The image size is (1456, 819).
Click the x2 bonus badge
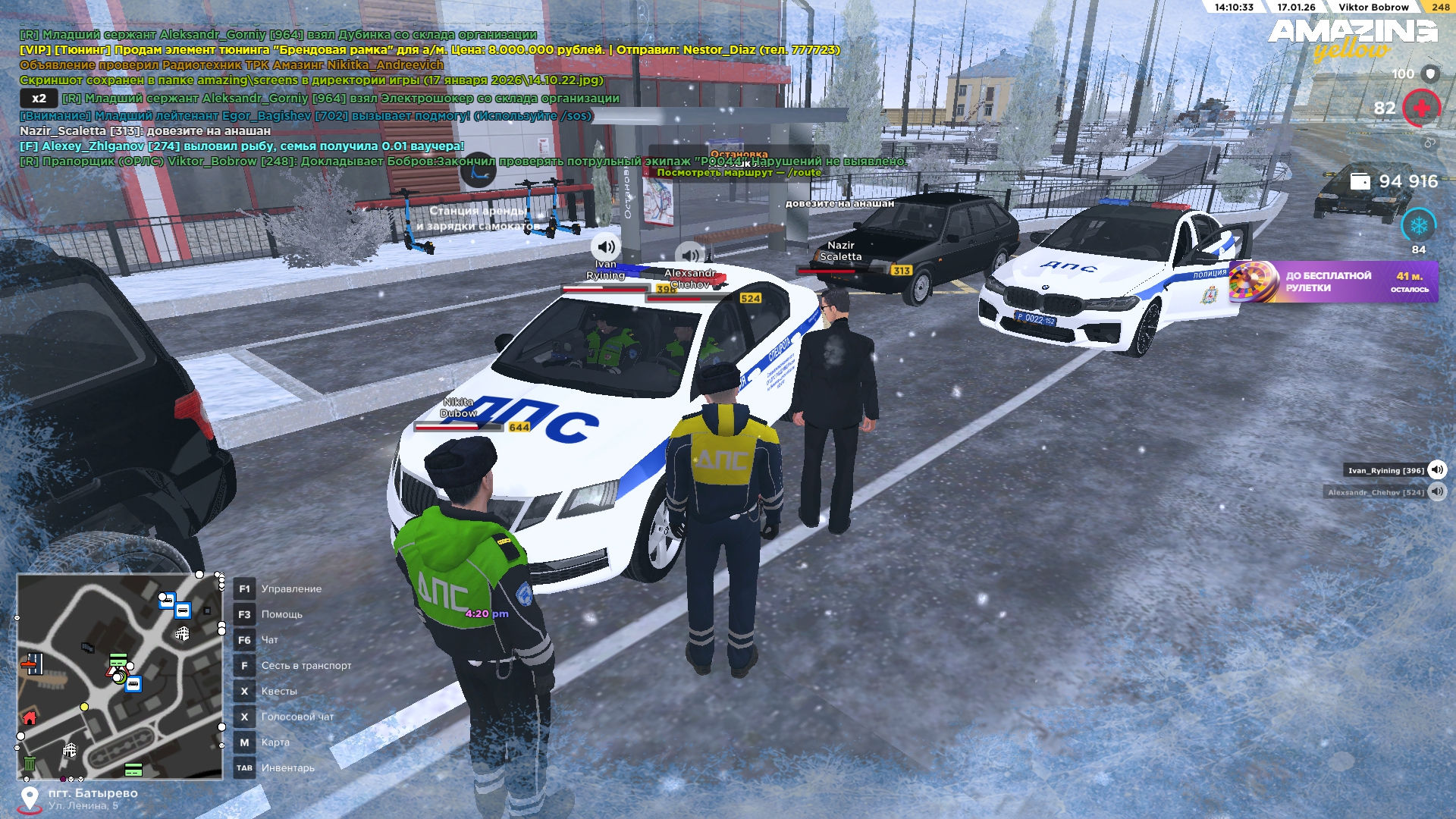pos(39,99)
